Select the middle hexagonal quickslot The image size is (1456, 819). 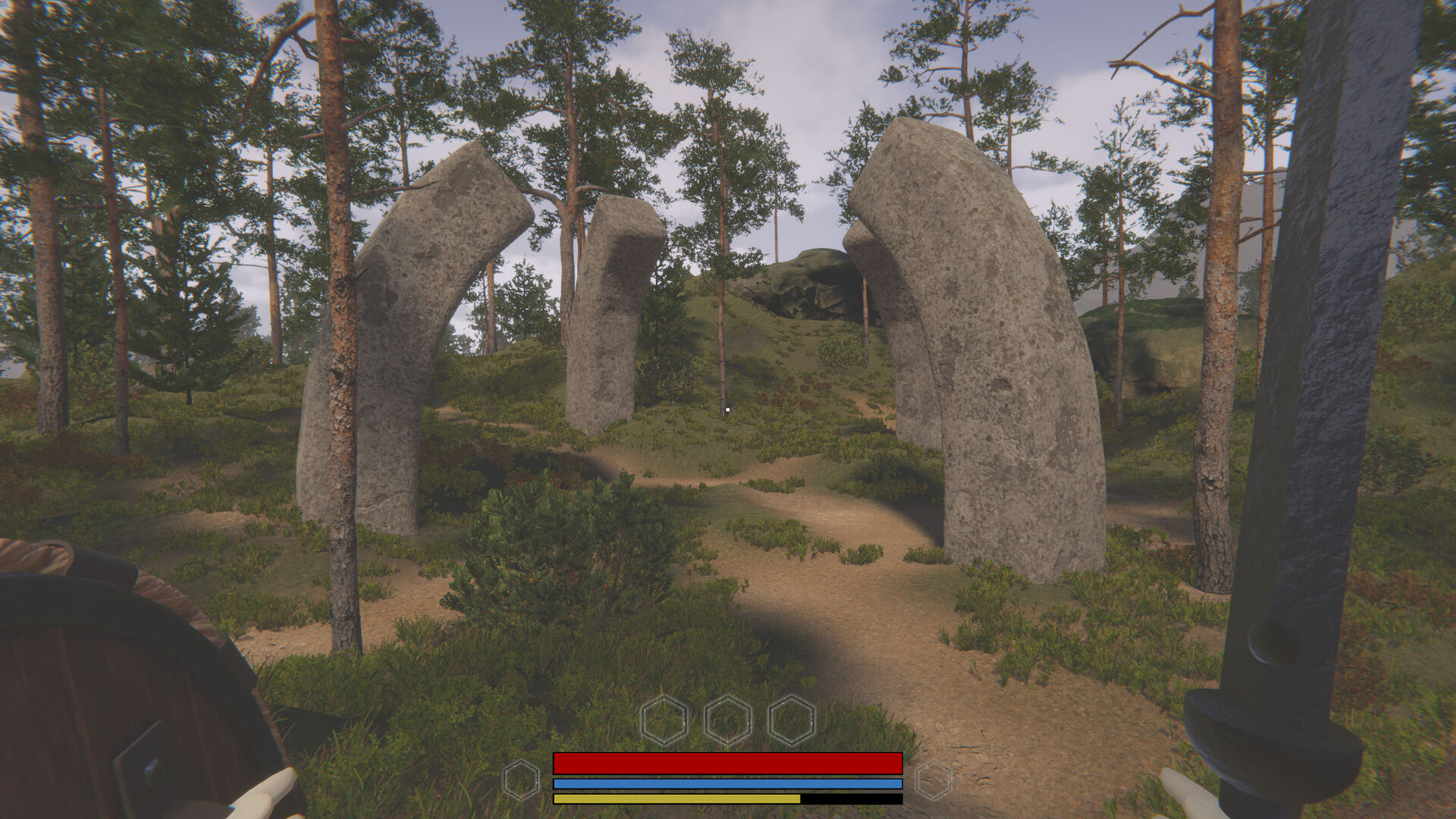726,721
